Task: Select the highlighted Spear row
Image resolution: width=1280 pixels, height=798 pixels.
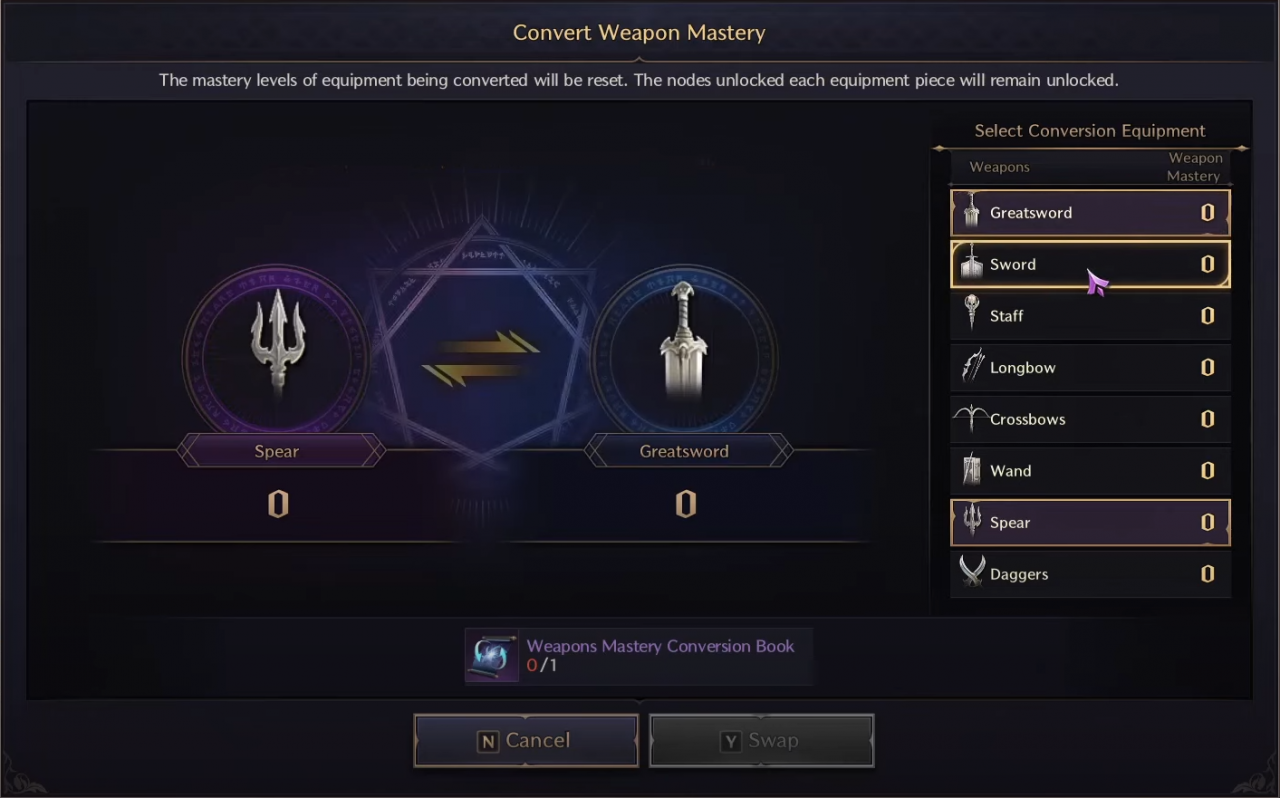Action: 1090,522
